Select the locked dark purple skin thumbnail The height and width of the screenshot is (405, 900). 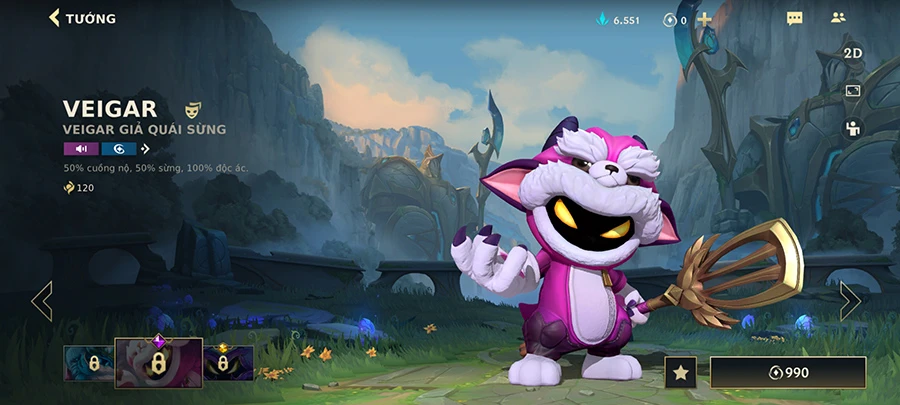coord(228,363)
